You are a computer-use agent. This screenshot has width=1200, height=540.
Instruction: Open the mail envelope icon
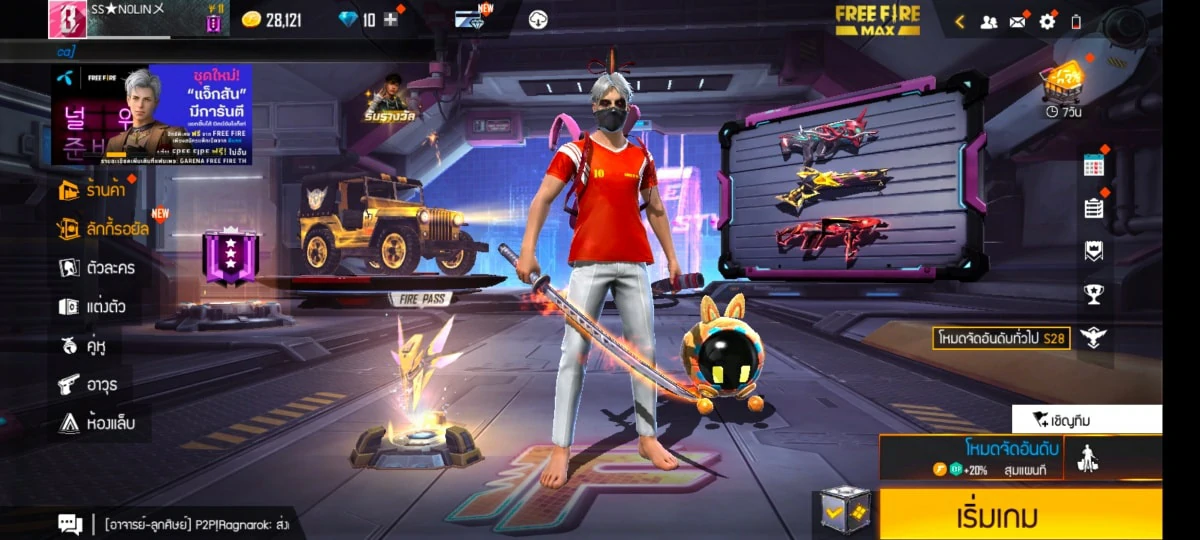click(1018, 21)
